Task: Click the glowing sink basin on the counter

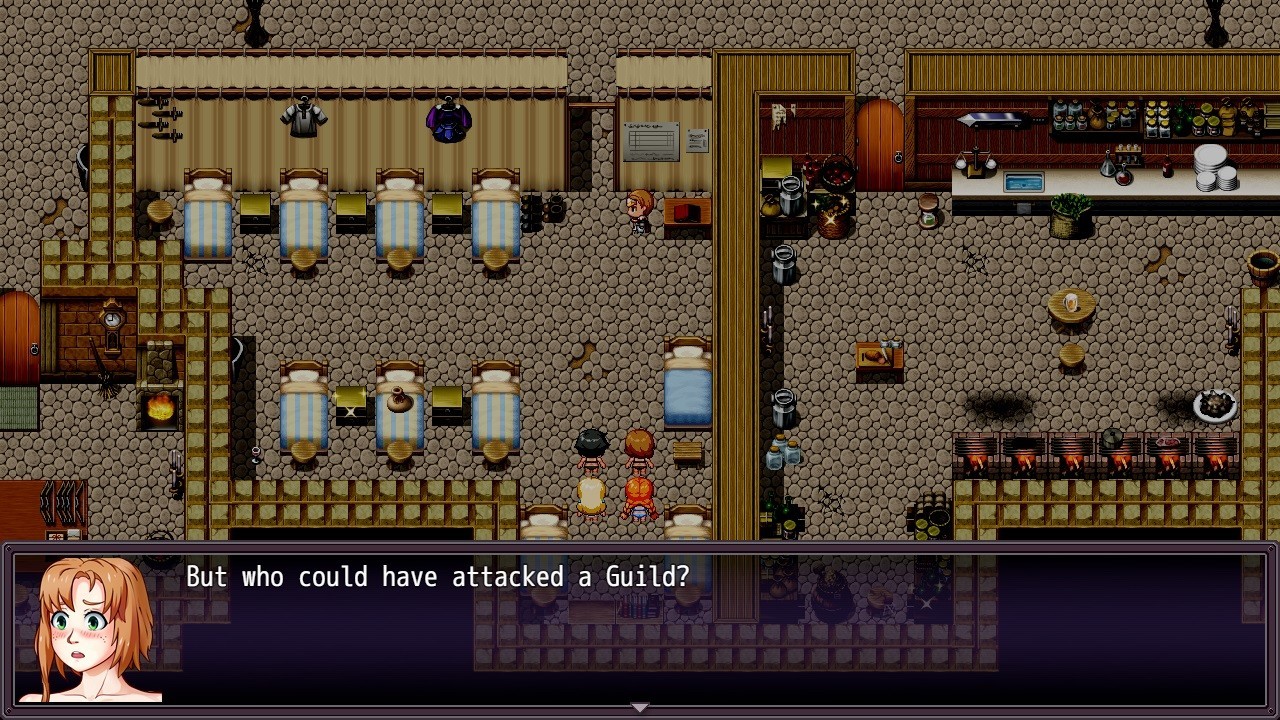Action: [1025, 182]
